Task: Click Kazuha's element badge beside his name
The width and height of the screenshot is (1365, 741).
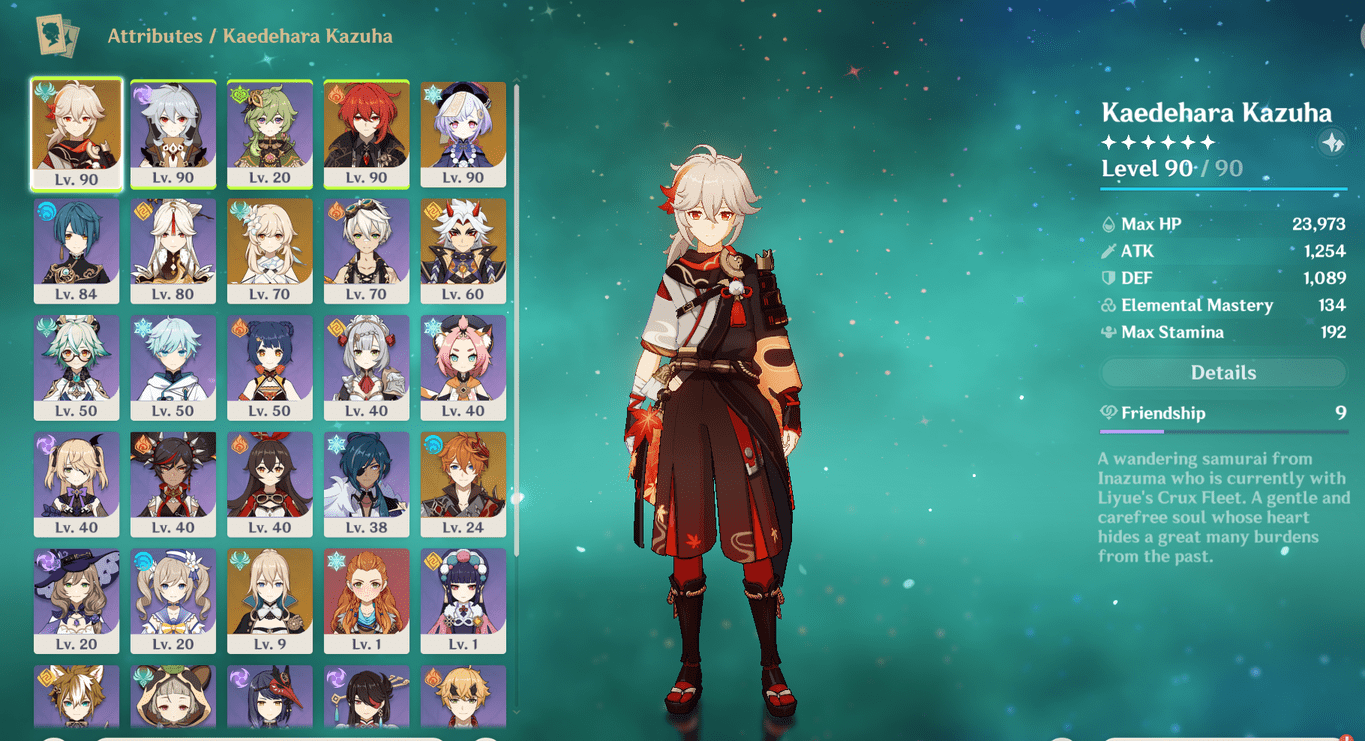Action: coord(1333,143)
